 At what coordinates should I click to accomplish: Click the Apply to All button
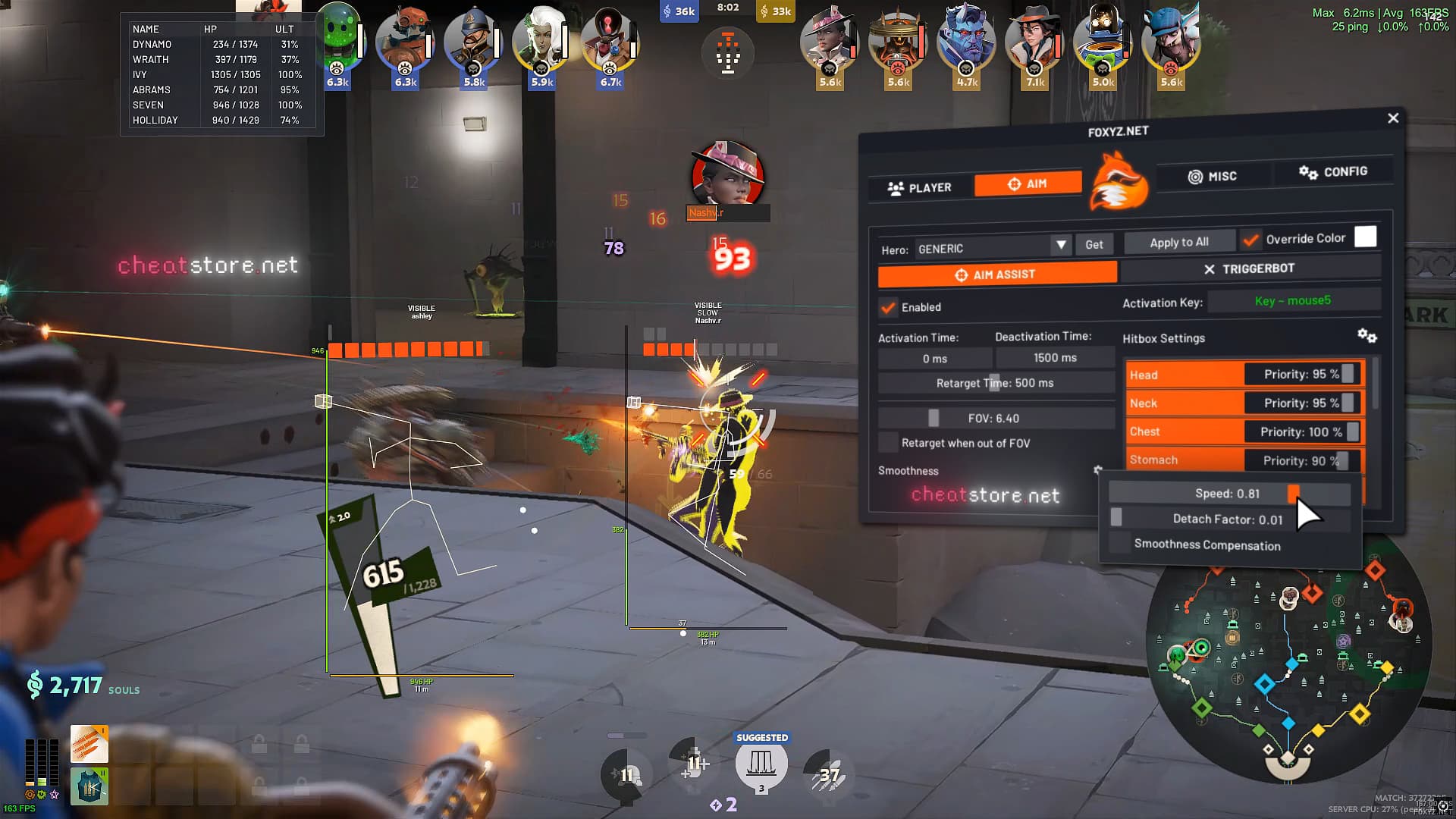point(1178,241)
